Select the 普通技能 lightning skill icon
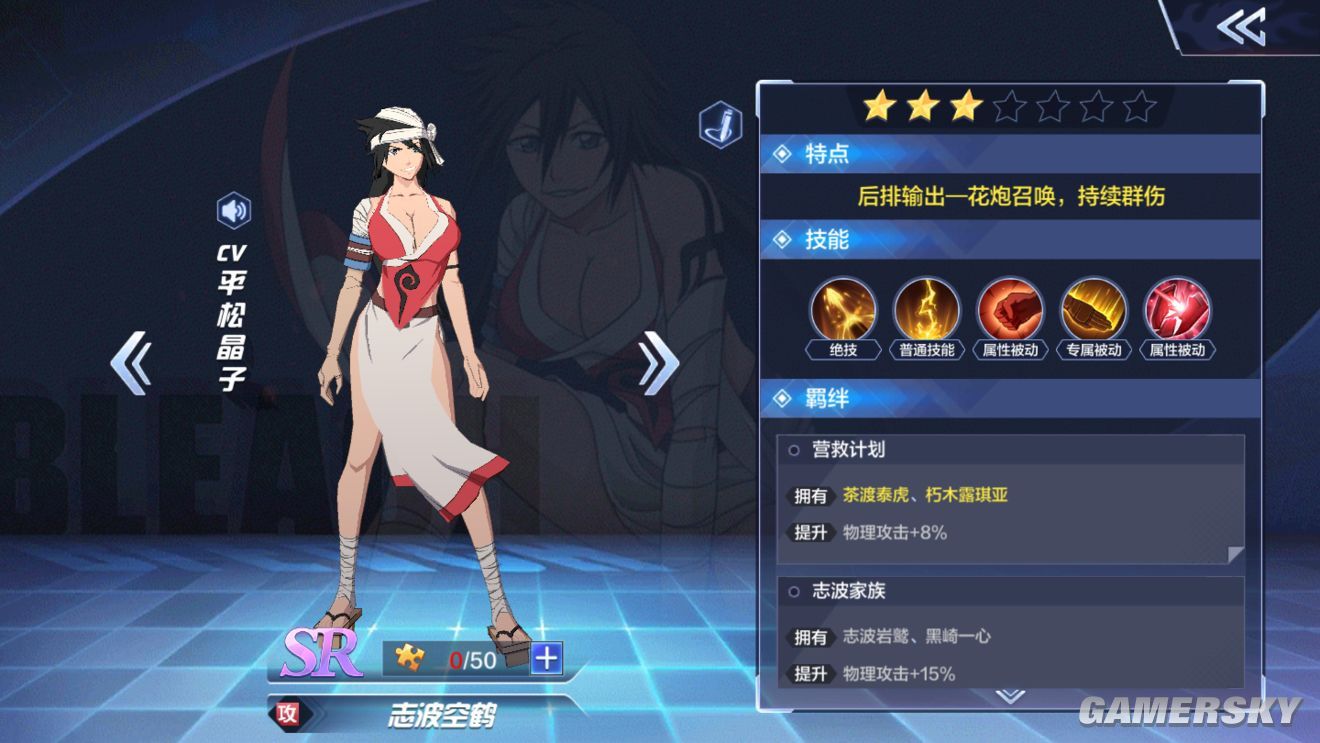This screenshot has height=743, width=1320. coord(927,310)
